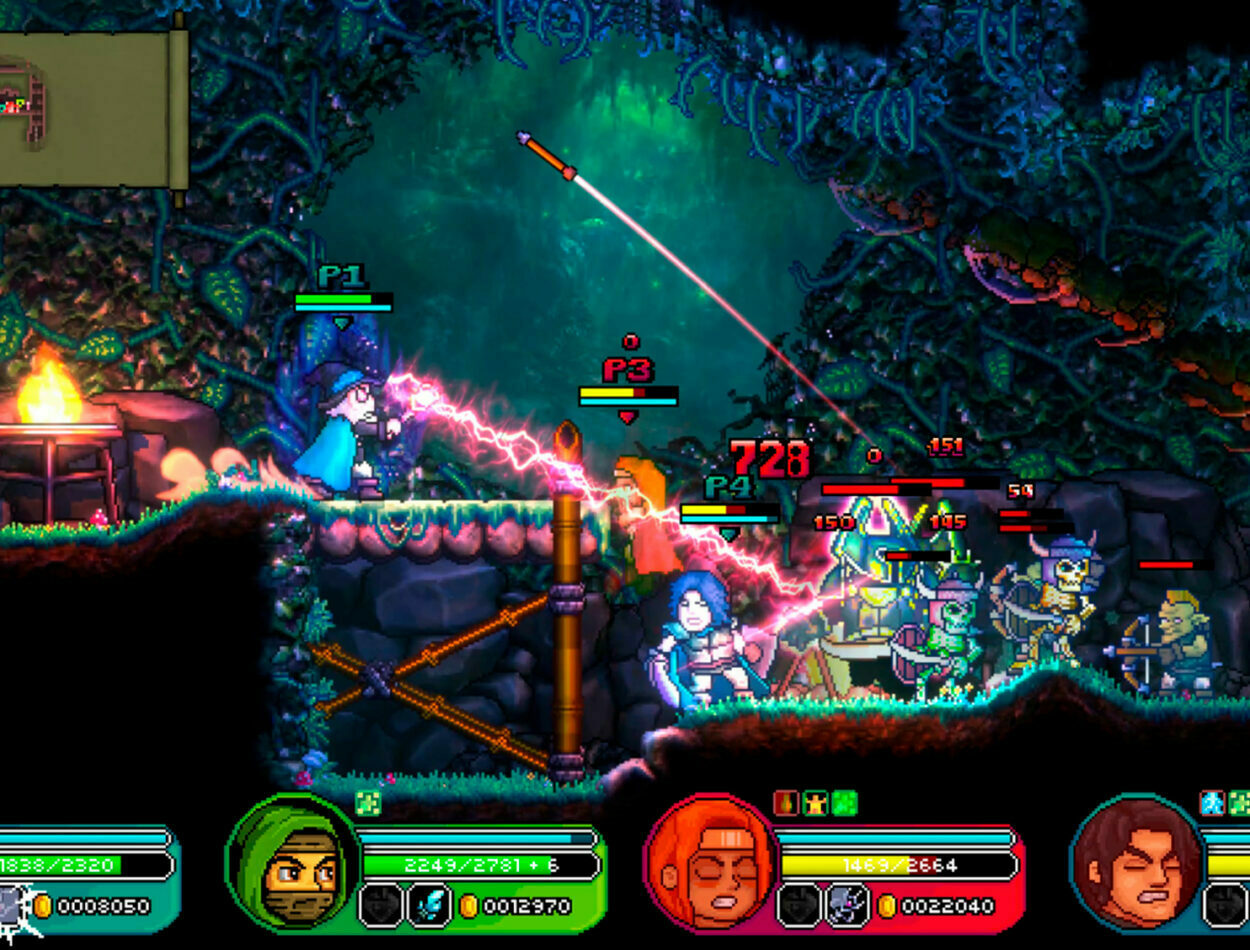Select the spiky item slot beside 0008050 gold

12,907
